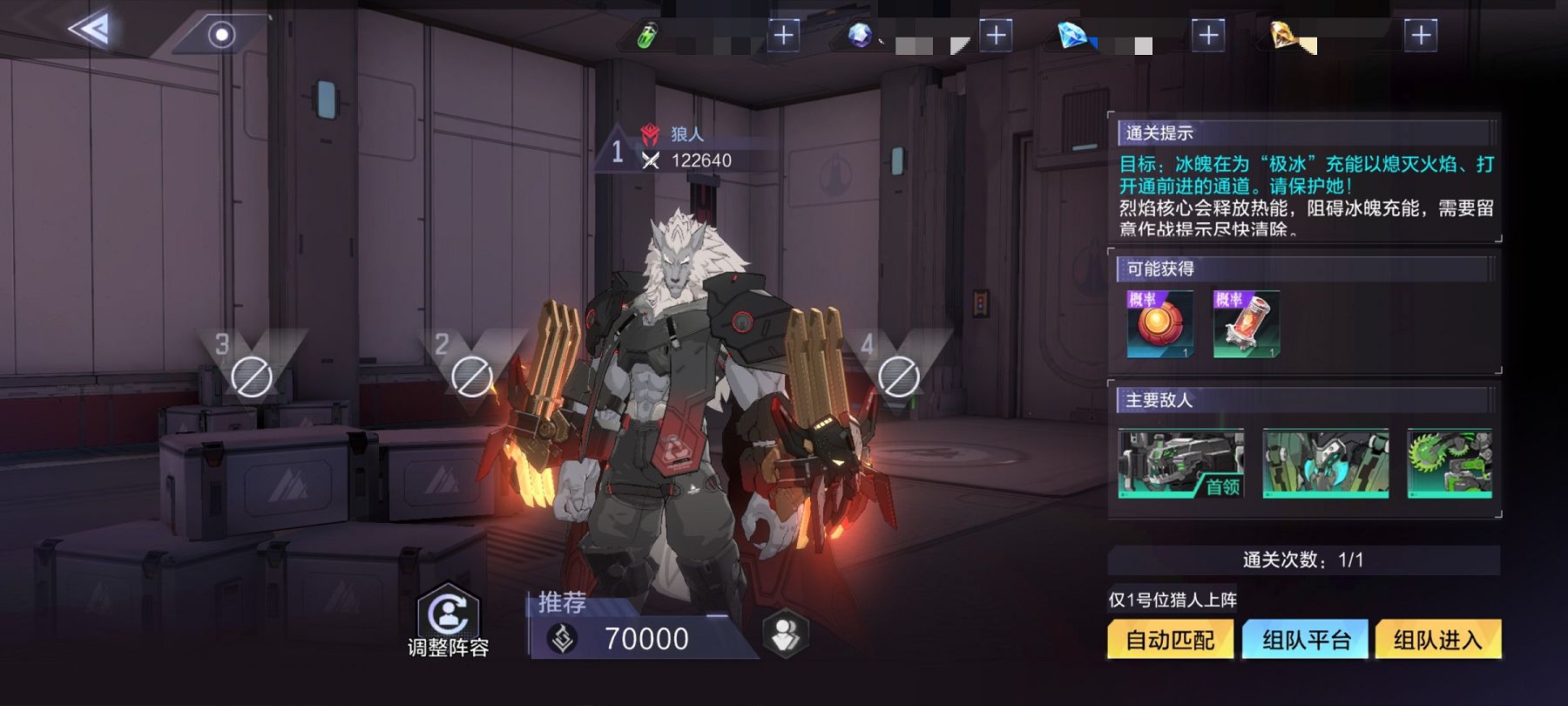Click the circular target icon beside back arrow
The image size is (1568, 706).
(221, 35)
